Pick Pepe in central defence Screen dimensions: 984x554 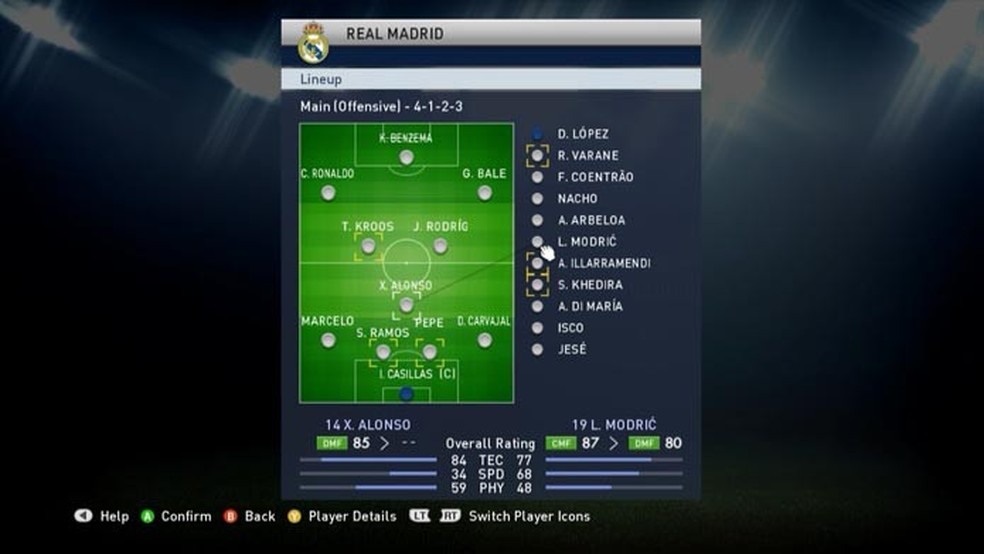(x=430, y=351)
